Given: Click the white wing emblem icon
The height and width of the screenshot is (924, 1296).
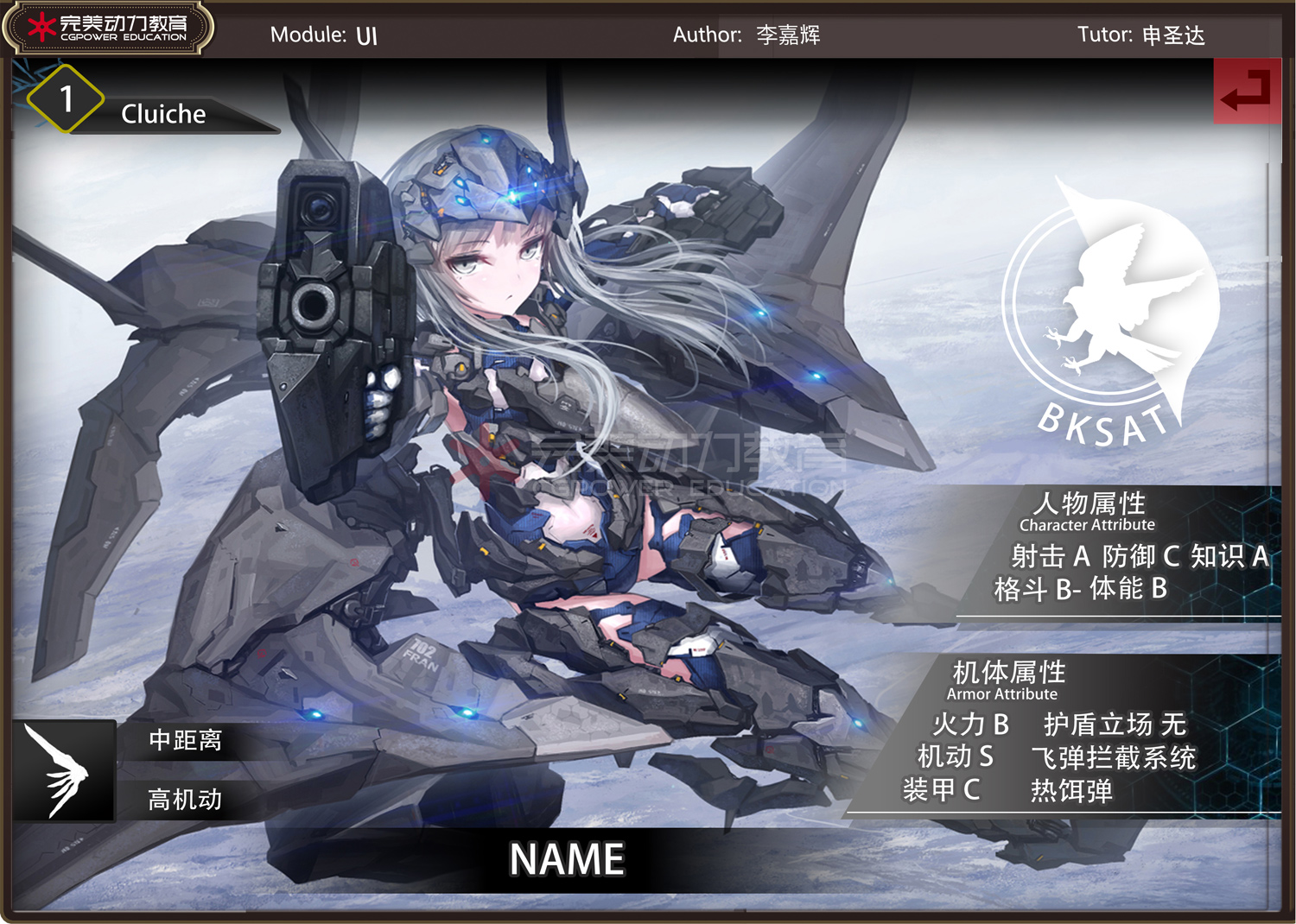Looking at the screenshot, I should tap(64, 770).
